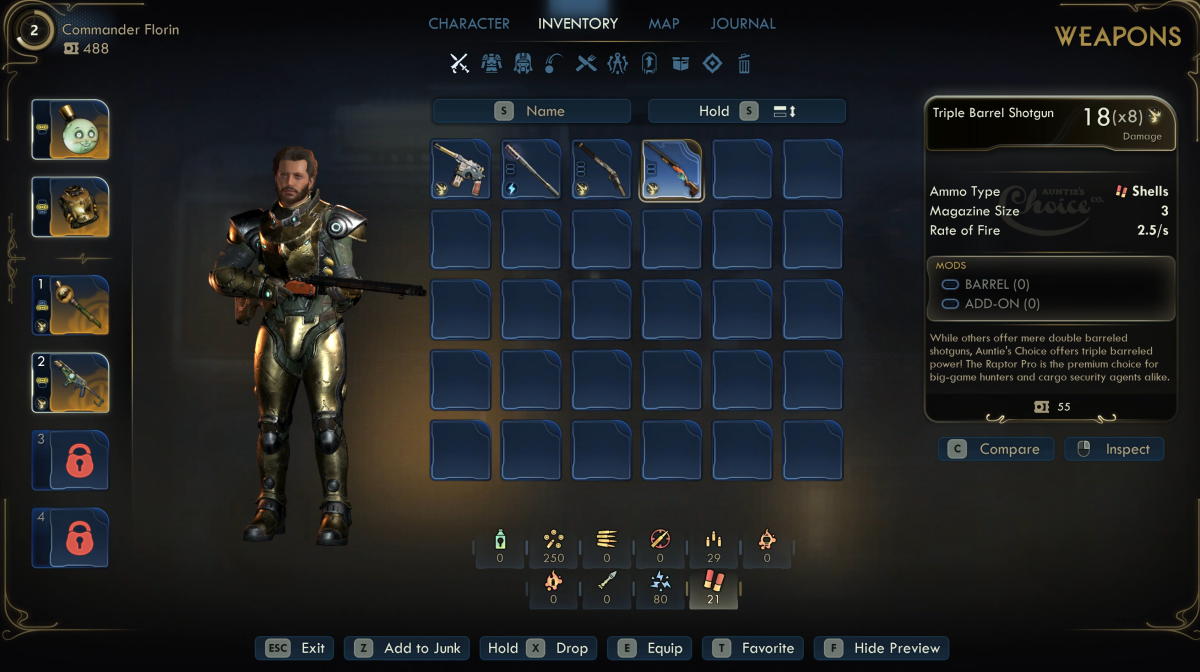Image resolution: width=1200 pixels, height=672 pixels.
Task: Sort the inventory by Name
Action: coord(531,111)
